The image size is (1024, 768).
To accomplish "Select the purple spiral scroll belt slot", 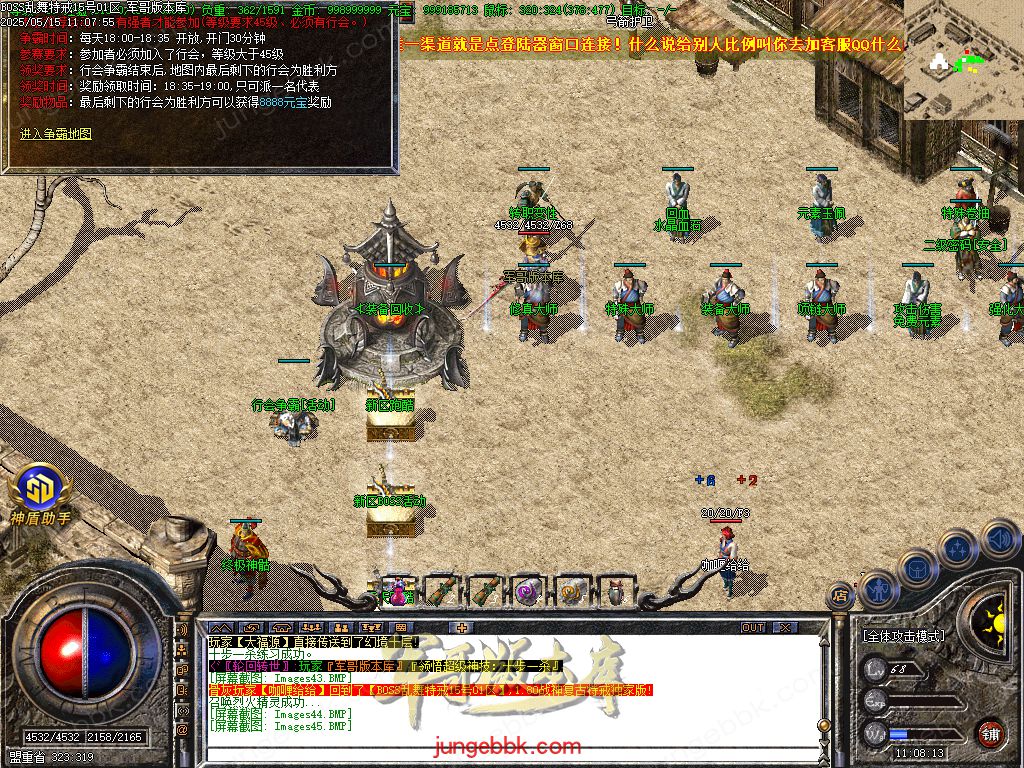I will [527, 591].
